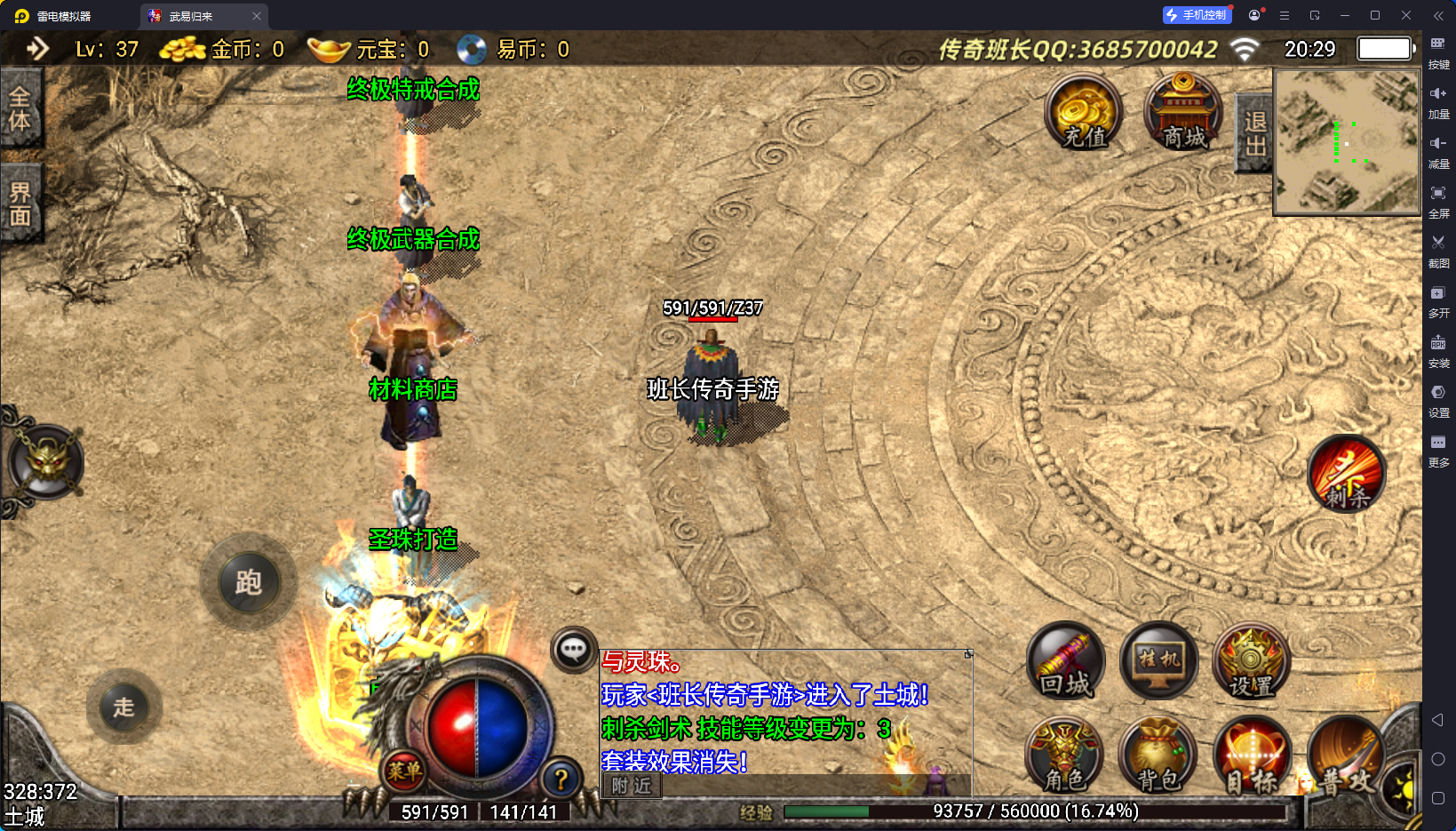
Task: Close the 武易归来 emulator tab
Action: pos(257,16)
